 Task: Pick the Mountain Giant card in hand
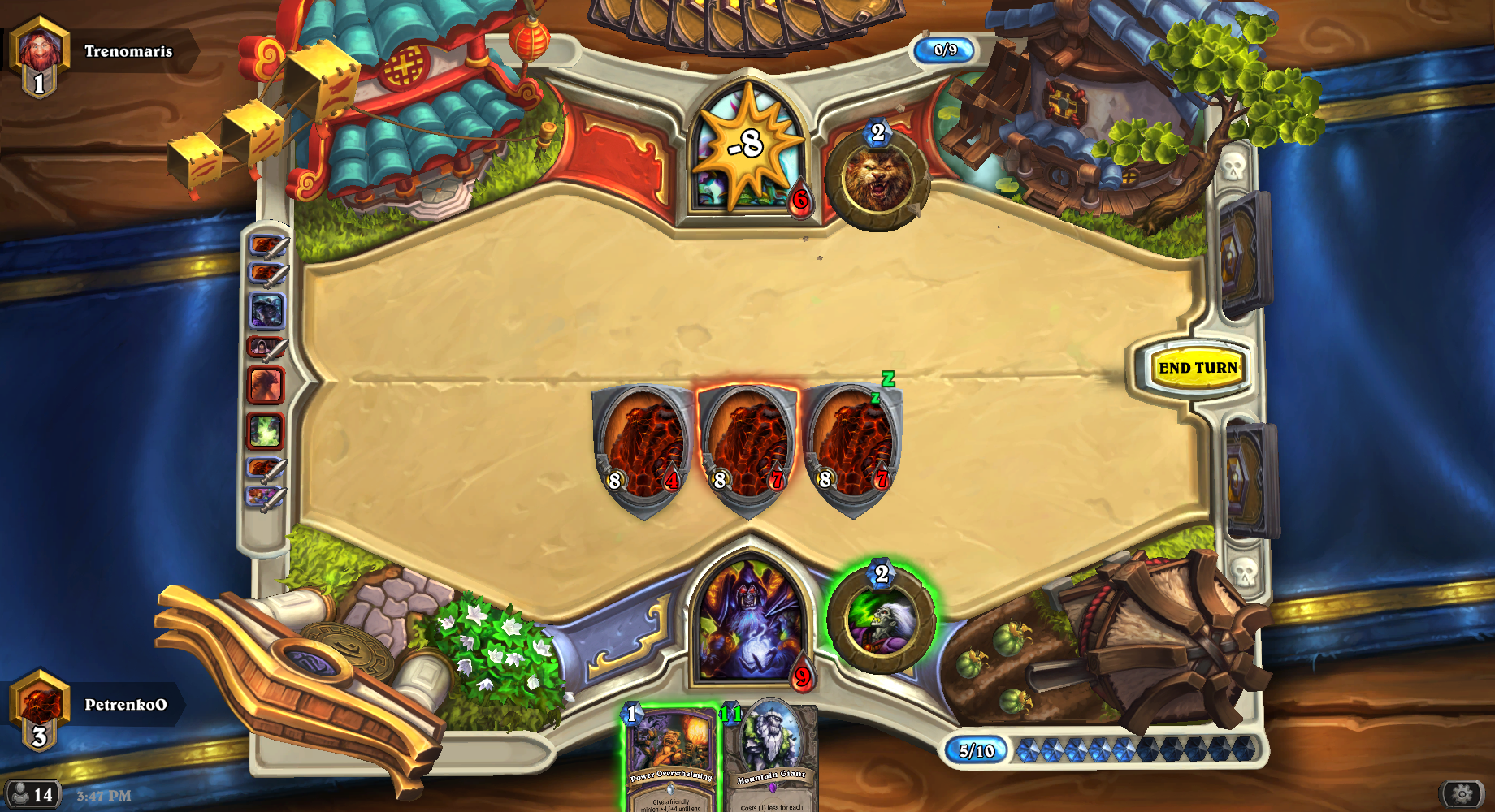(x=772, y=759)
